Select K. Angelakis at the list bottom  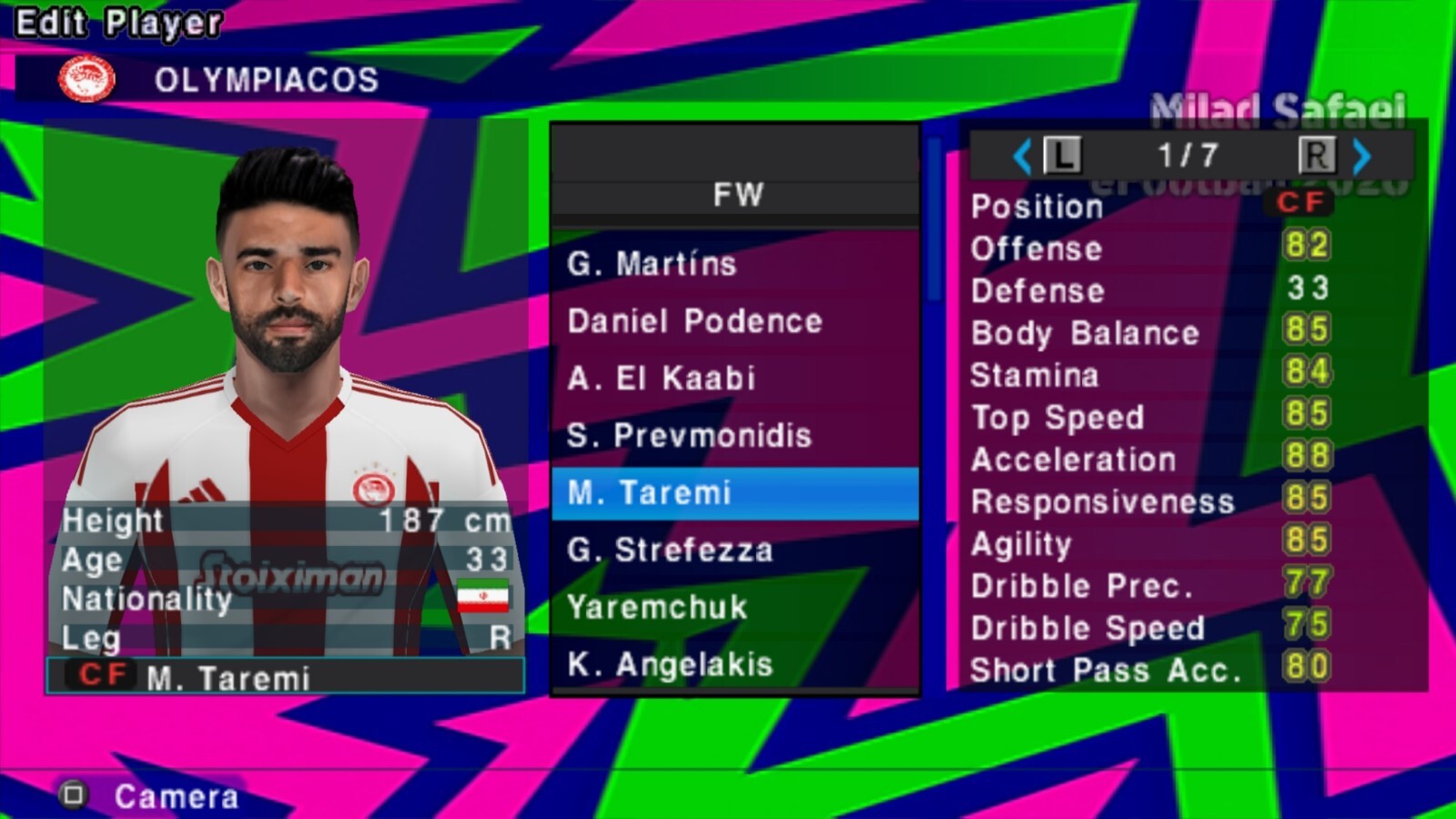671,665
